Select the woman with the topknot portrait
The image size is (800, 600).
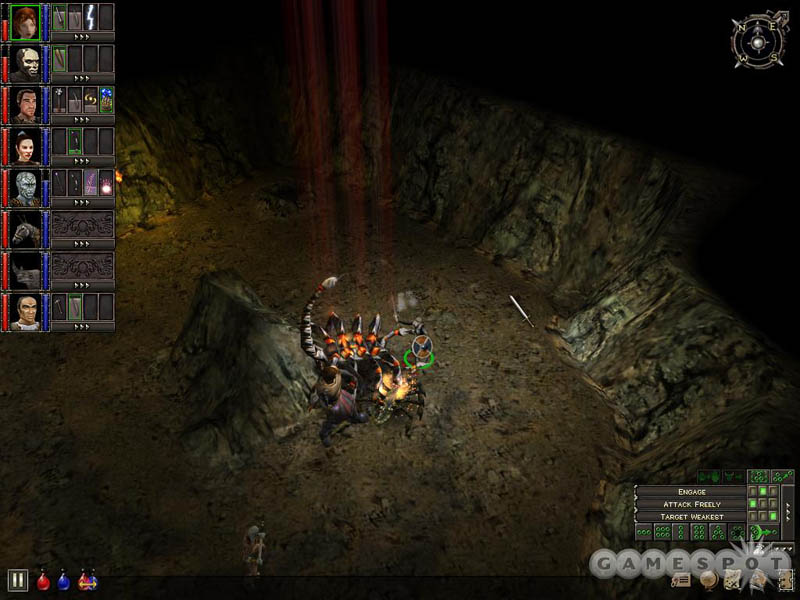(x=25, y=146)
